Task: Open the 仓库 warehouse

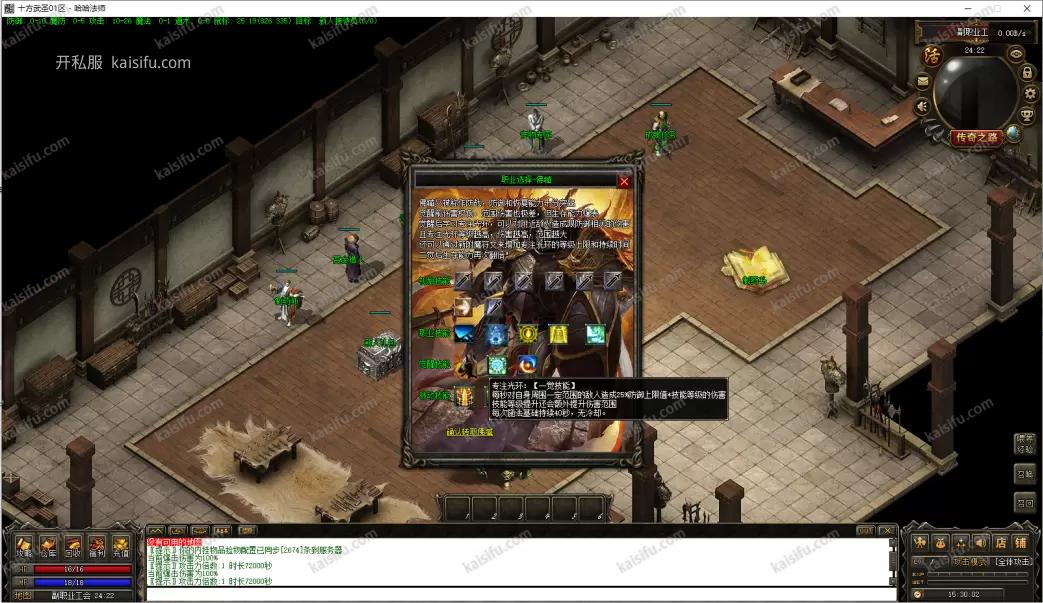Action: 49,546
